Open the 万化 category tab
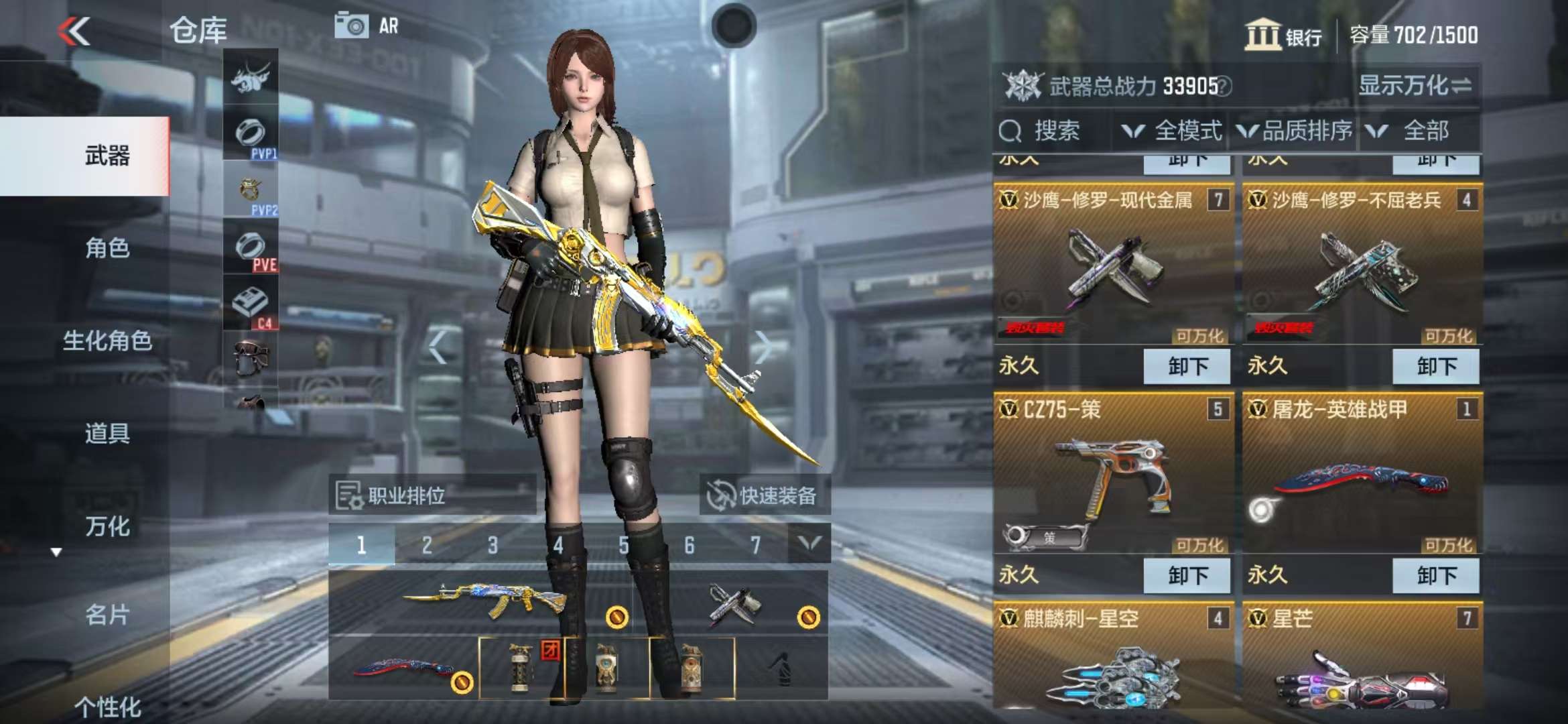This screenshot has height=724, width=1568. coord(107,526)
